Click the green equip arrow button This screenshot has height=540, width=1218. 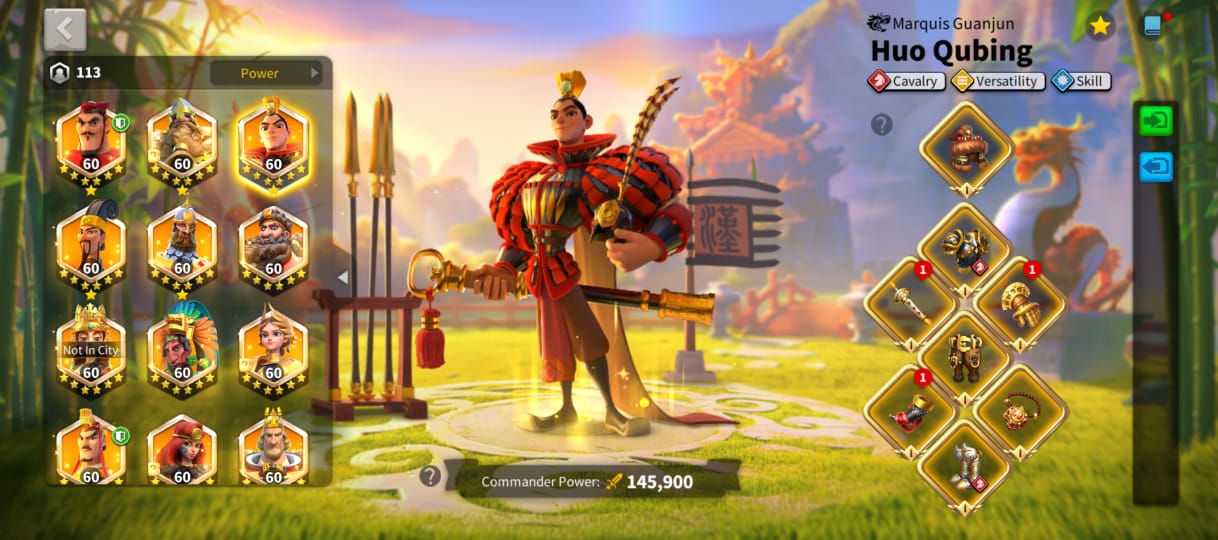click(1156, 121)
